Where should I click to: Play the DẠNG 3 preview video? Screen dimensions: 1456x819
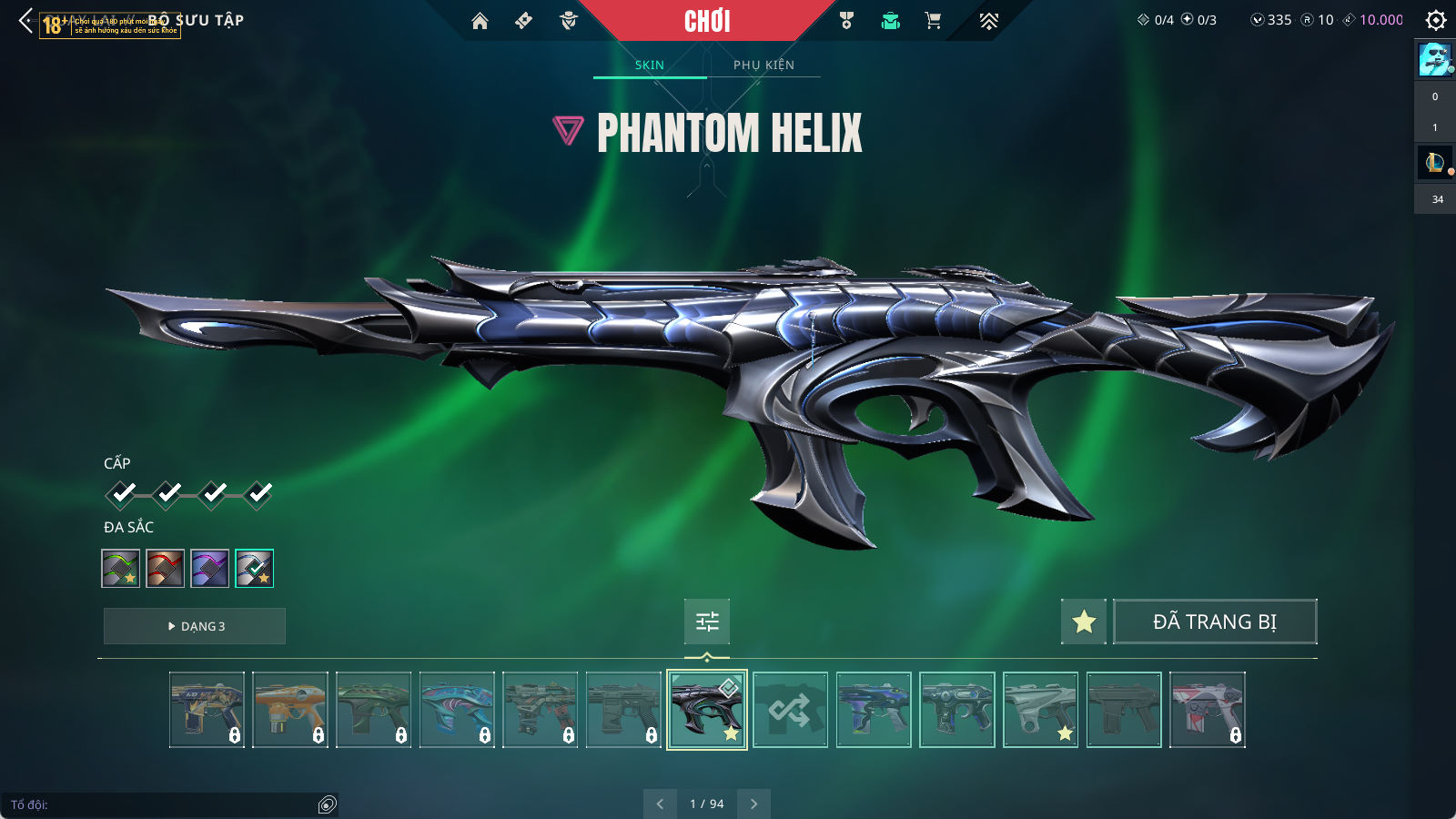coord(195,626)
